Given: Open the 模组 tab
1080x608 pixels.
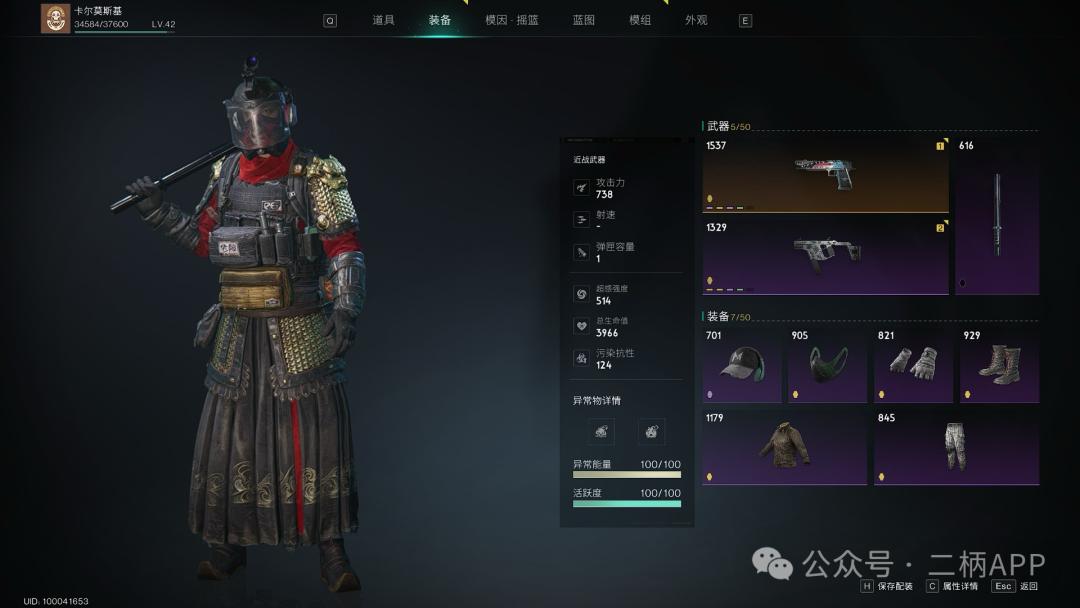Looking at the screenshot, I should click(x=640, y=20).
